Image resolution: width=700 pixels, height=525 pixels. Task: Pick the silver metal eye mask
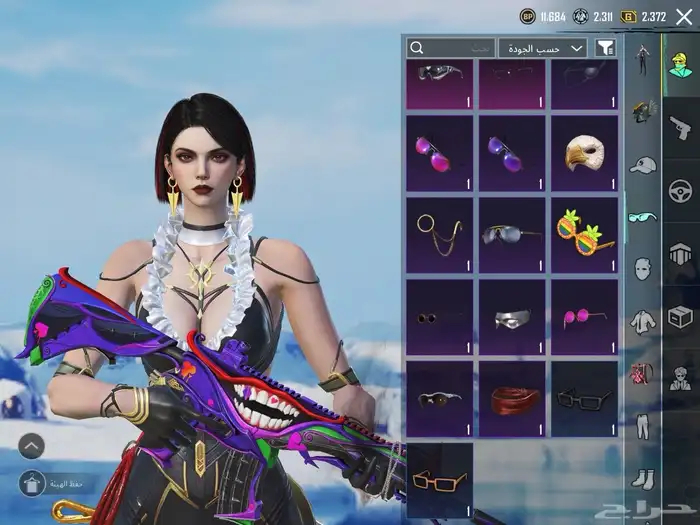pos(512,317)
